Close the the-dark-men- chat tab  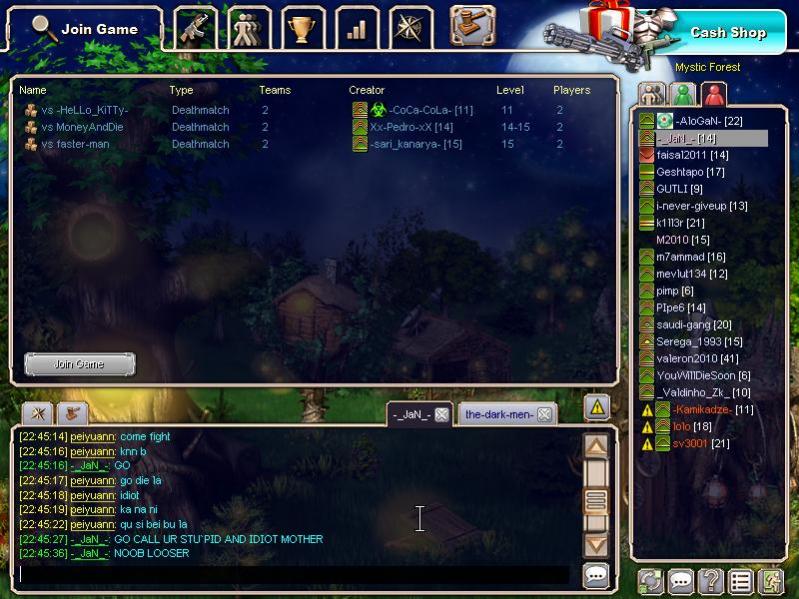pyautogui.click(x=543, y=414)
